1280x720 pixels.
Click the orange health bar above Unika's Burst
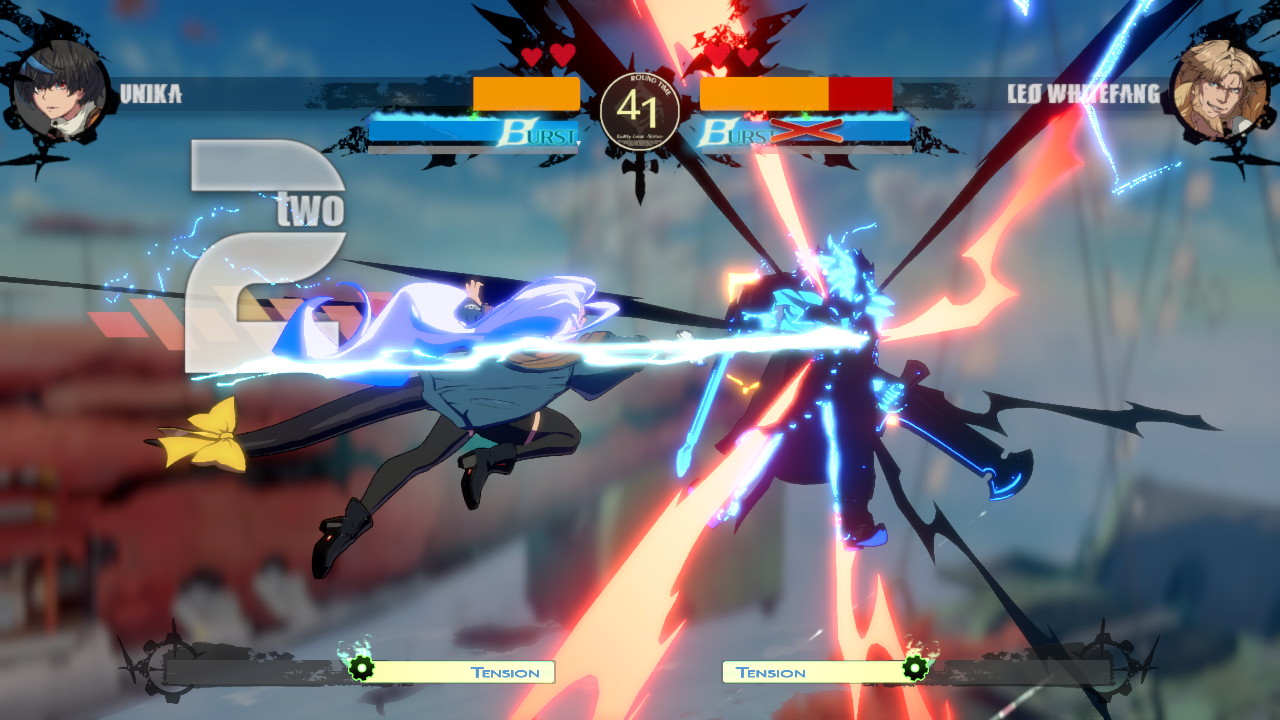click(527, 92)
